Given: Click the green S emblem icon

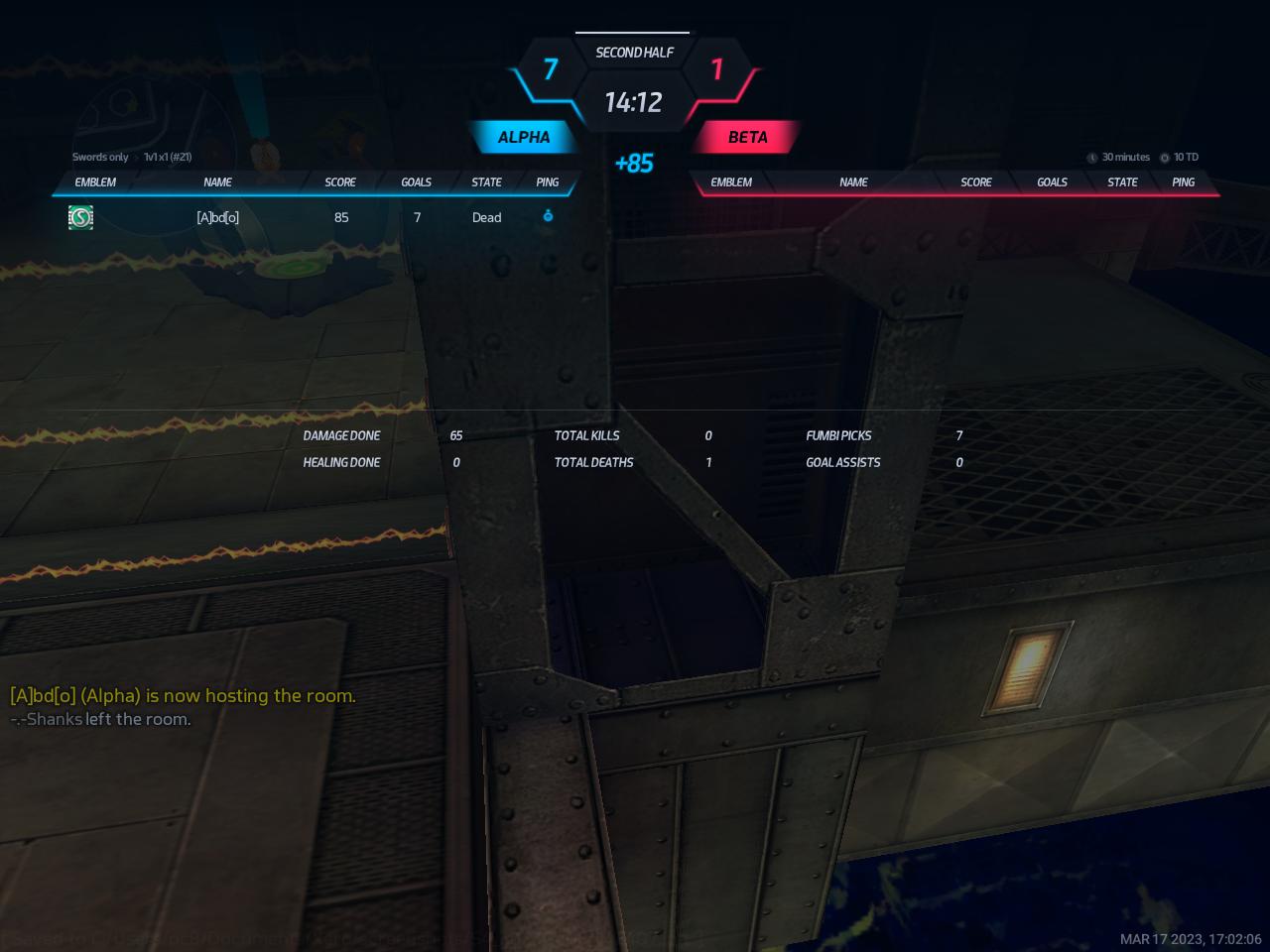Looking at the screenshot, I should coord(80,217).
